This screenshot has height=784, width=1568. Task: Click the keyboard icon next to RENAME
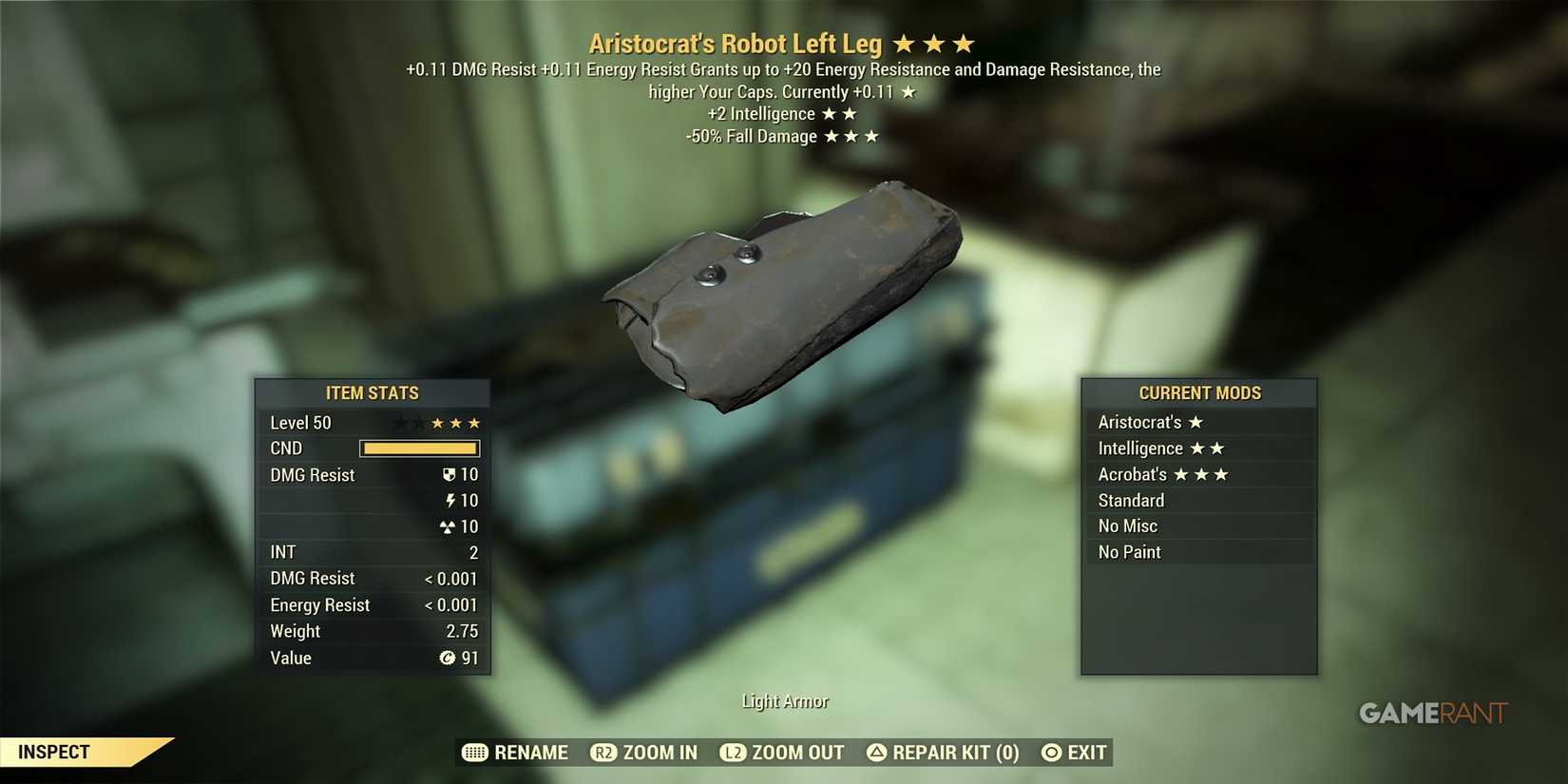click(x=474, y=752)
